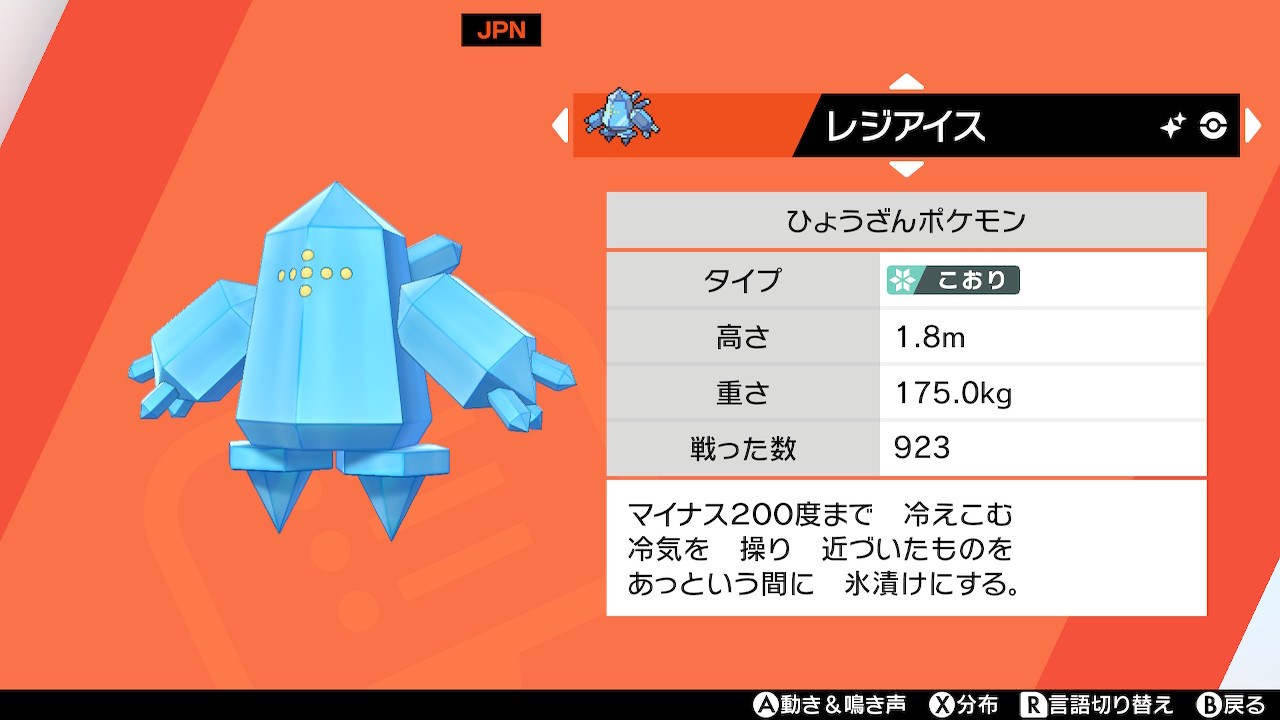The image size is (1280, 720).
Task: Expand the next Pokémon with the right arrow
Action: tap(1254, 126)
